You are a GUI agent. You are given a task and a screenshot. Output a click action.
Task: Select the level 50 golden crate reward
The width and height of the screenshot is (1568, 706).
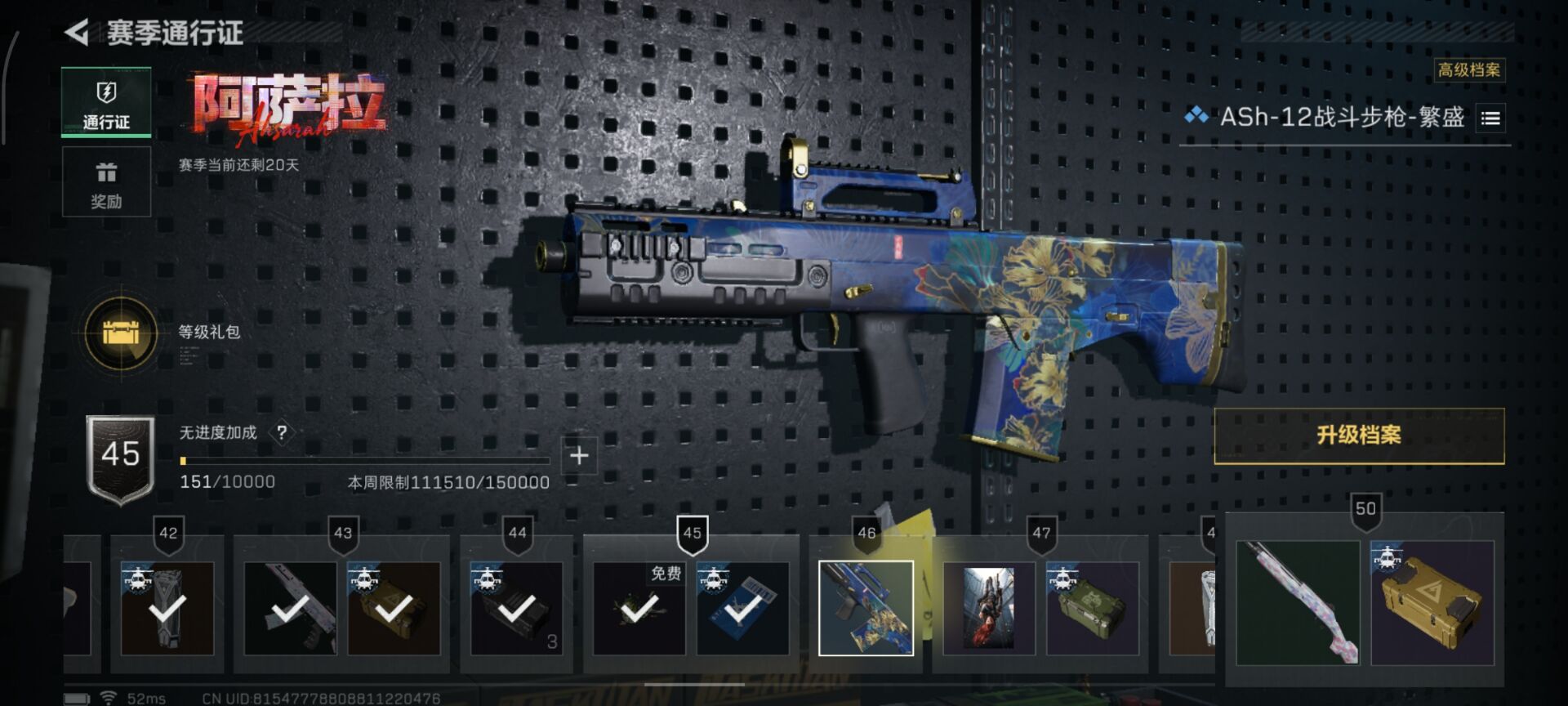1432,603
